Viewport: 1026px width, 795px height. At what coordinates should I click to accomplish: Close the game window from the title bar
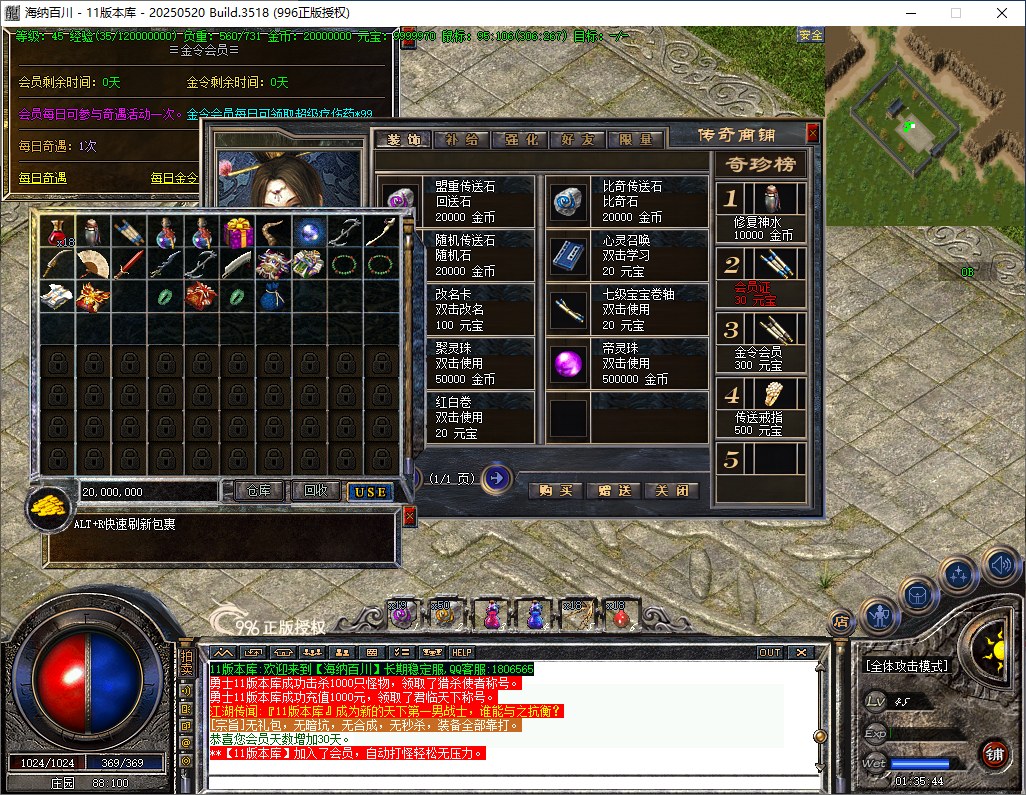coord(1002,13)
